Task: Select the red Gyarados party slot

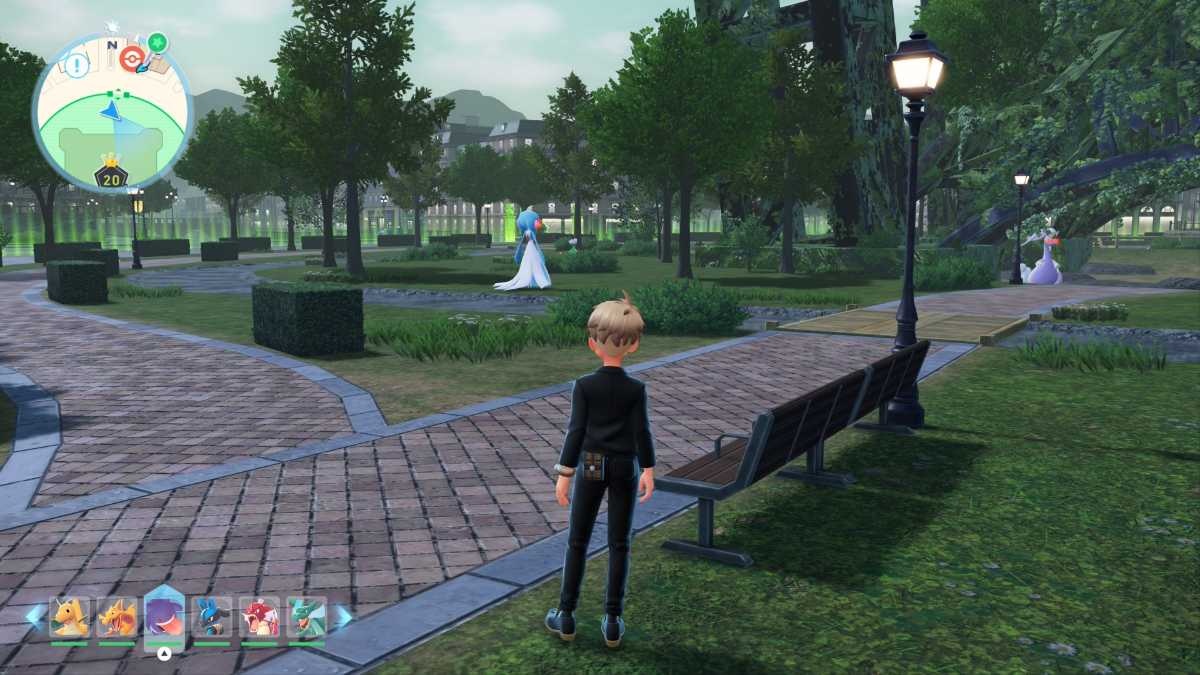Action: (x=259, y=617)
